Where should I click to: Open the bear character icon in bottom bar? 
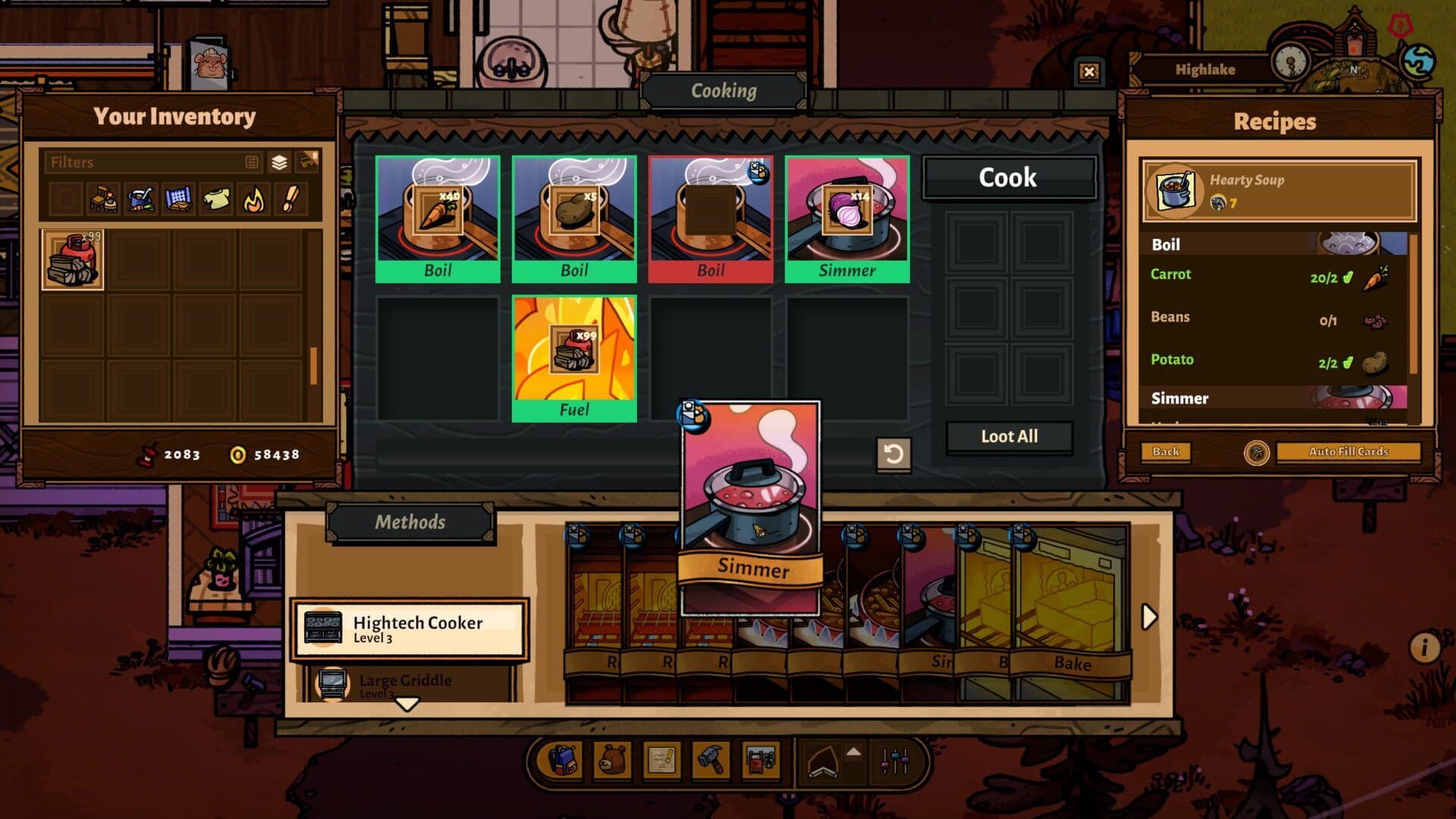(x=613, y=761)
